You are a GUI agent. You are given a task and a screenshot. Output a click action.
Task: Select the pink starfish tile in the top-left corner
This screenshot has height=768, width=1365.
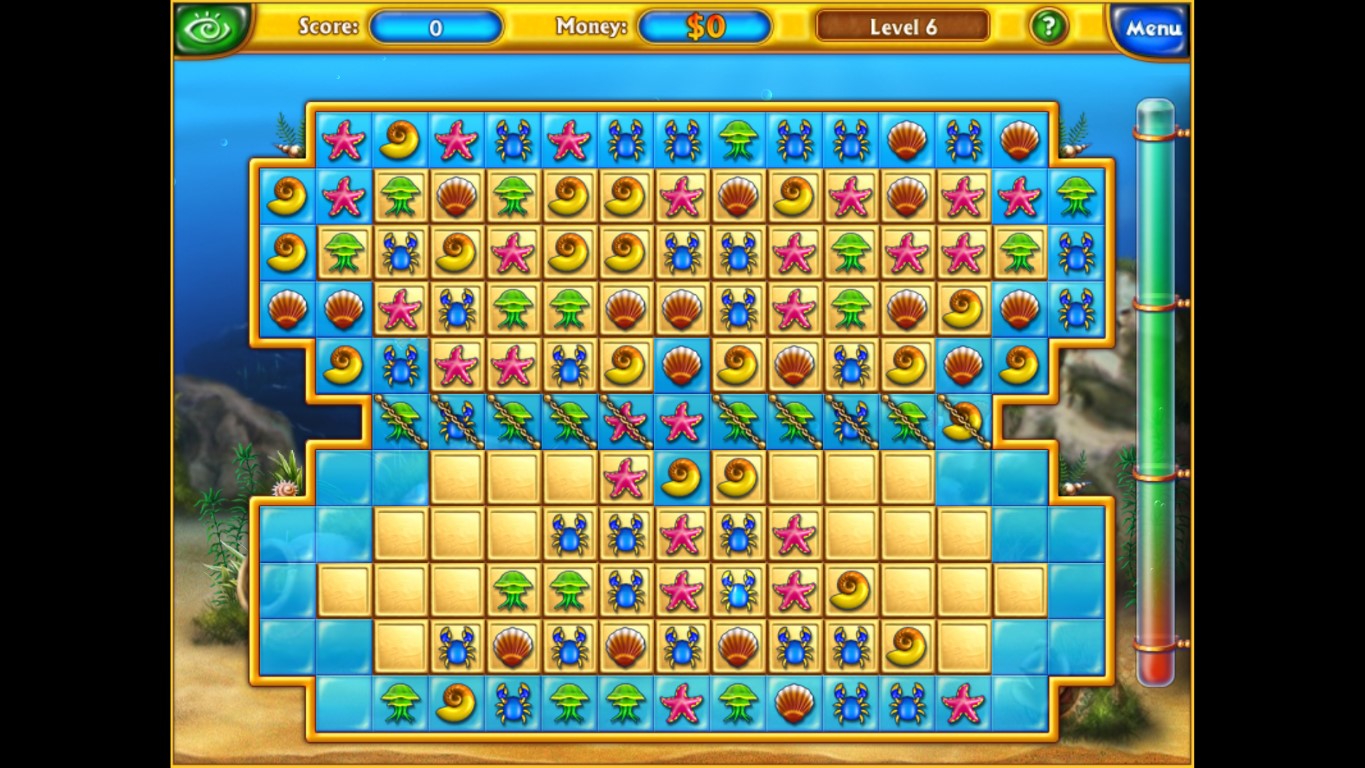click(345, 140)
